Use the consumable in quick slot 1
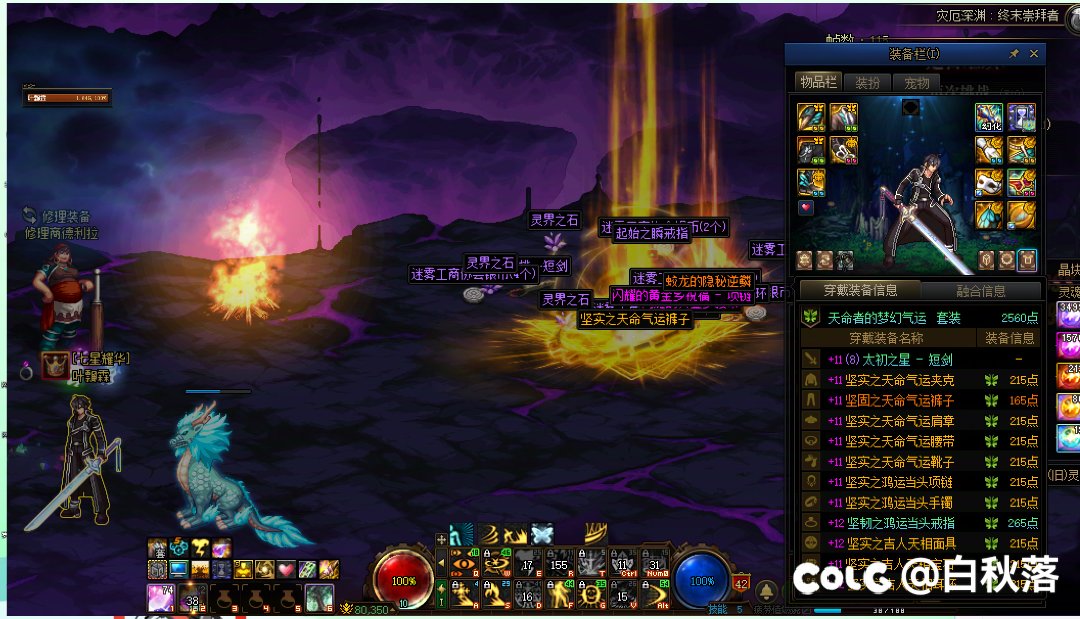The width and height of the screenshot is (1080, 619). click(x=160, y=598)
